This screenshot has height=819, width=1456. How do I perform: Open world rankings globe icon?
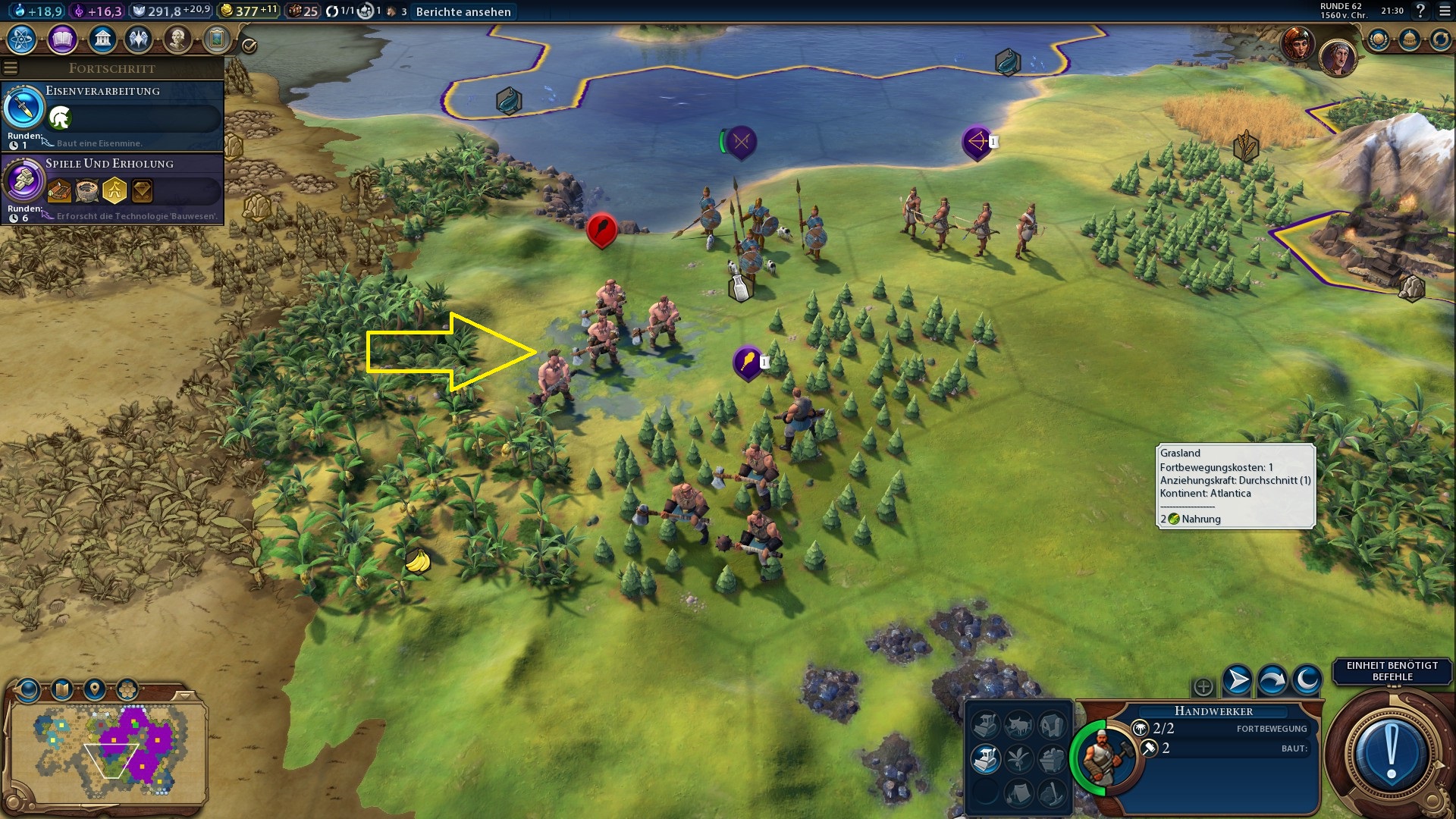point(1379,39)
